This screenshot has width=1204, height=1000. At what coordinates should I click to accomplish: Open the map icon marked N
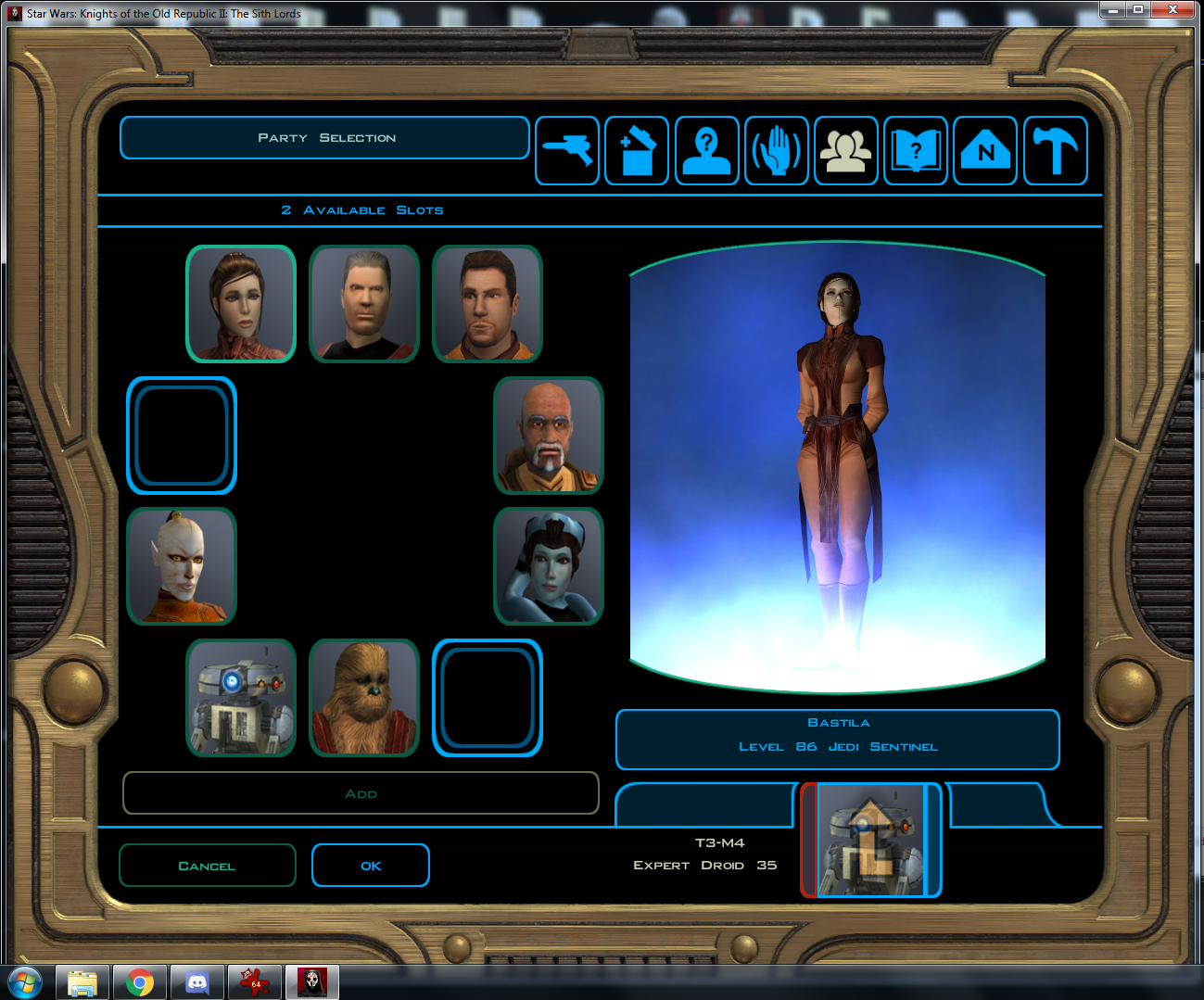tap(985, 151)
